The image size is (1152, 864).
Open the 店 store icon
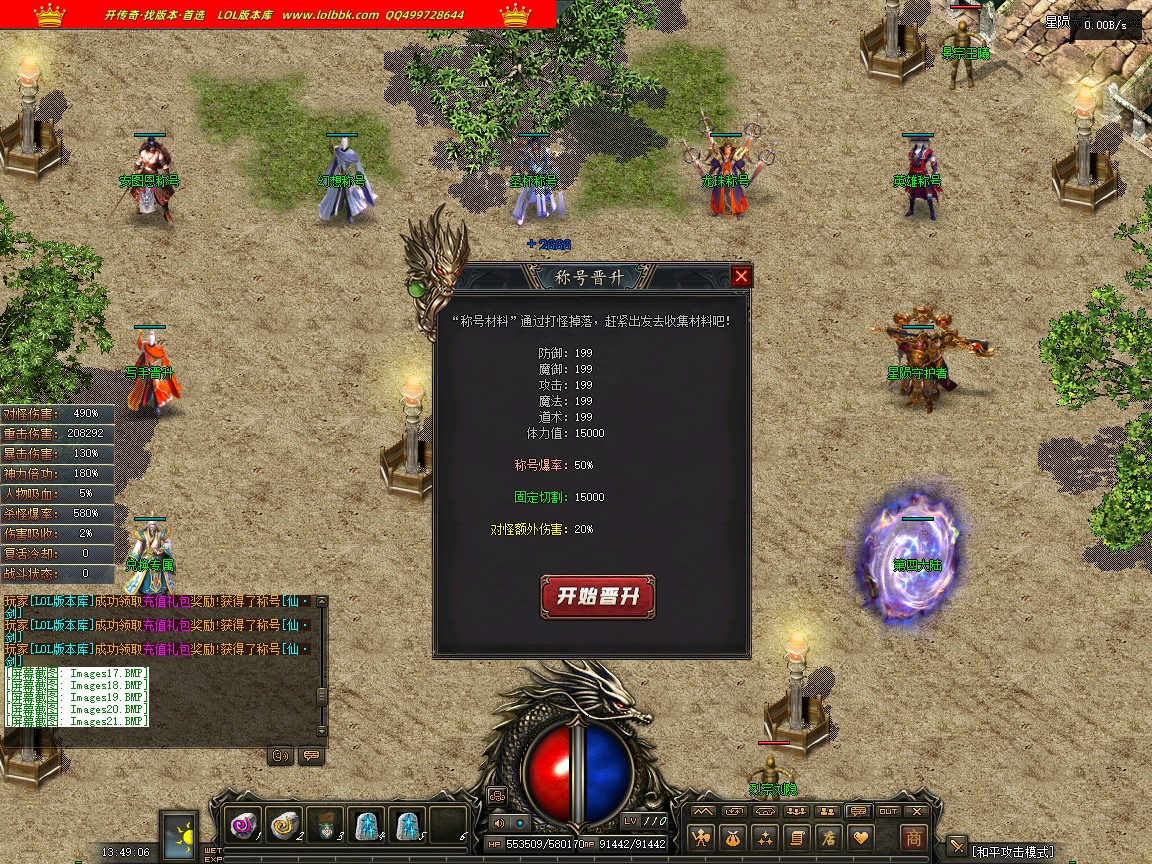(x=828, y=837)
